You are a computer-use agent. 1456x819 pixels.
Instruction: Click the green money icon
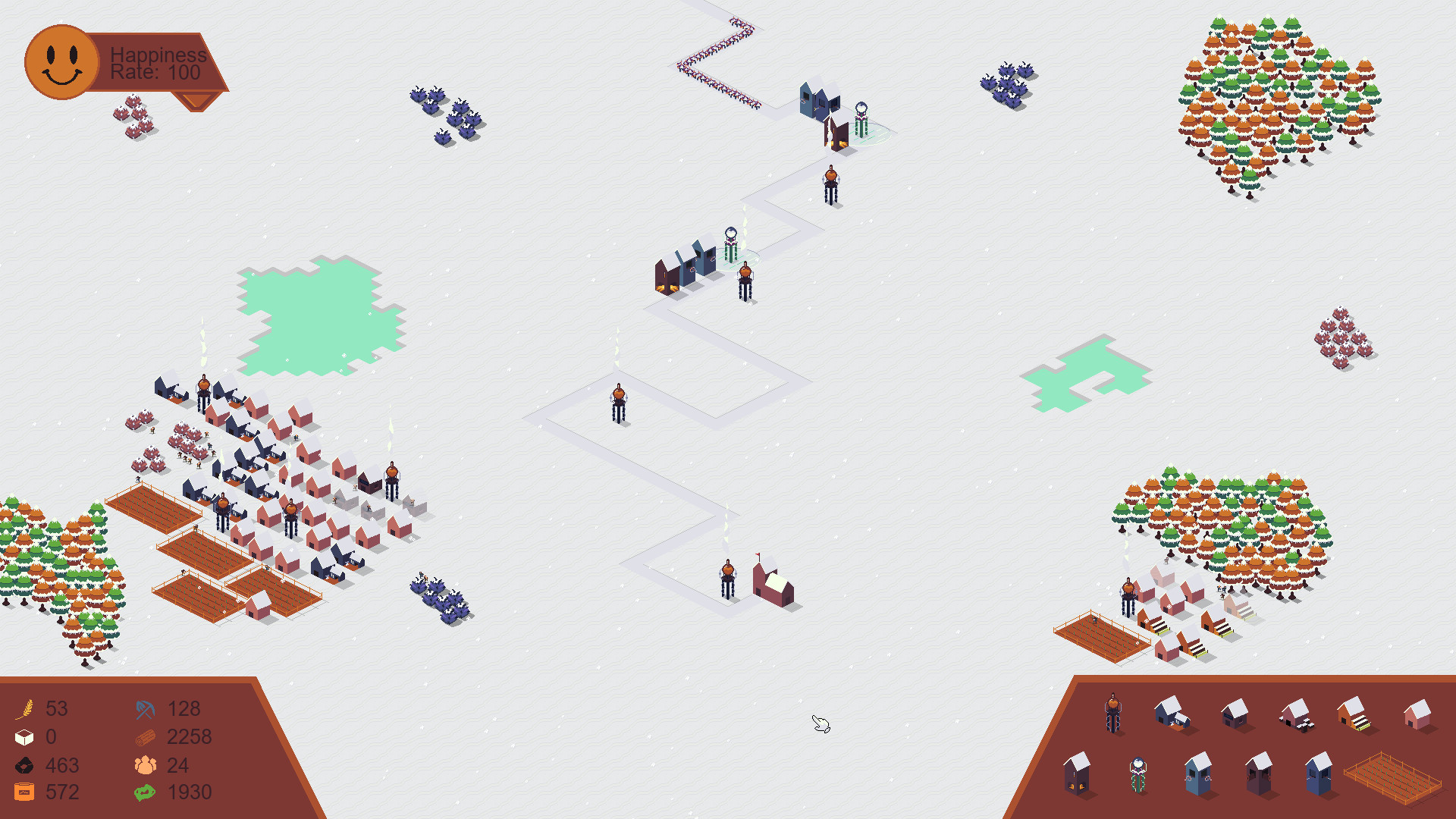coord(144,792)
